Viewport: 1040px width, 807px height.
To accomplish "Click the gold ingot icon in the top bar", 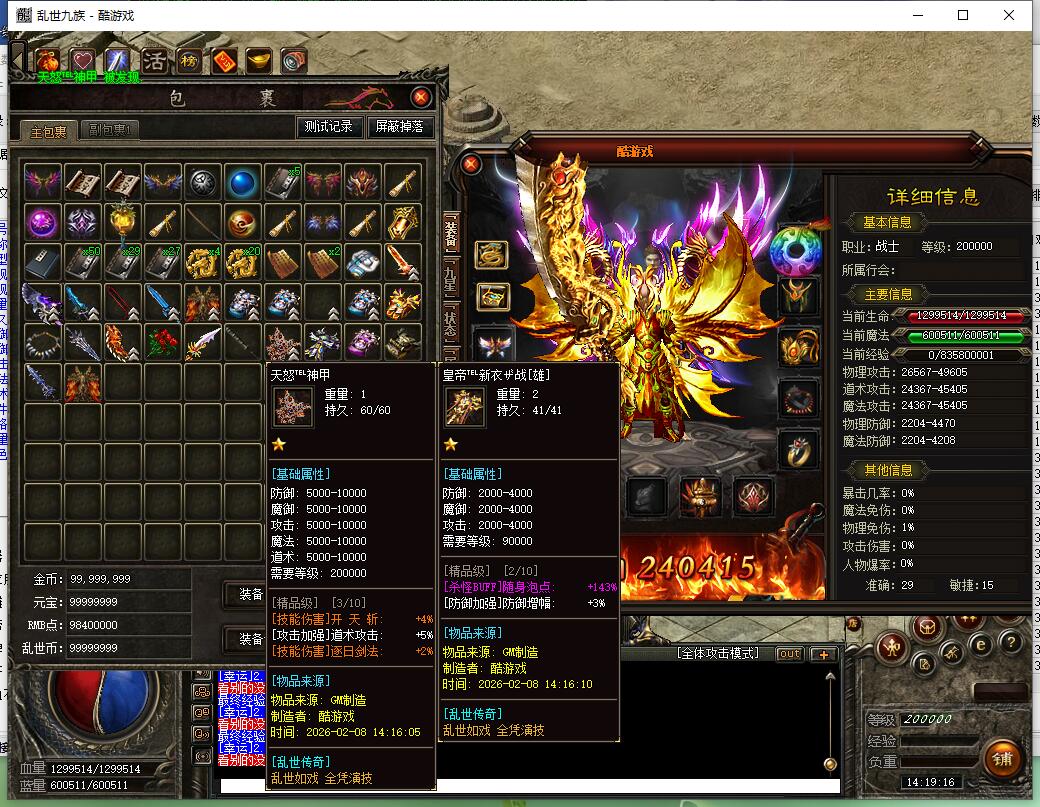I will tap(259, 61).
